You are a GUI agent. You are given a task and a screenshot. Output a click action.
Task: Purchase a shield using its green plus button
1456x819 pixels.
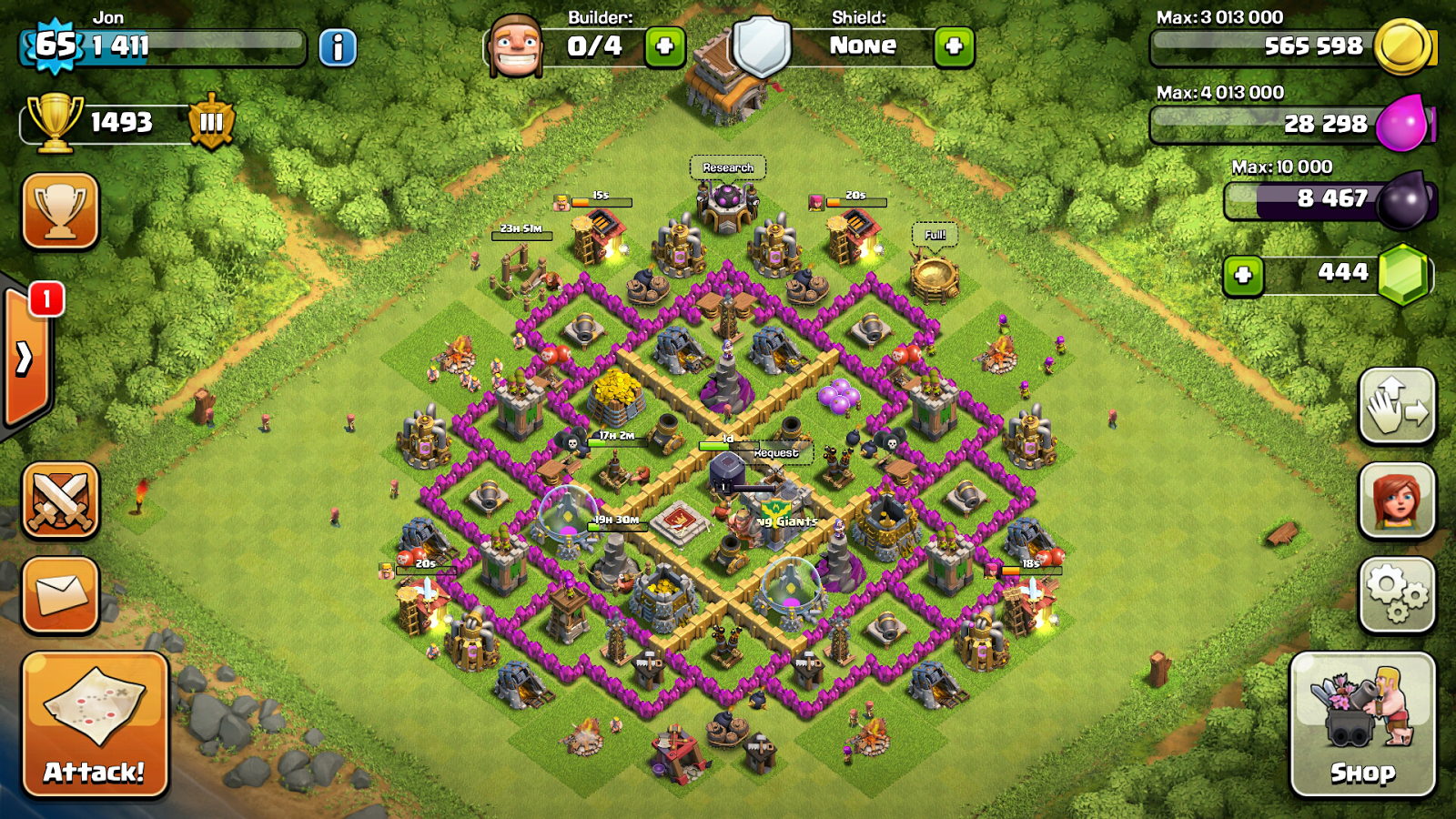click(955, 47)
